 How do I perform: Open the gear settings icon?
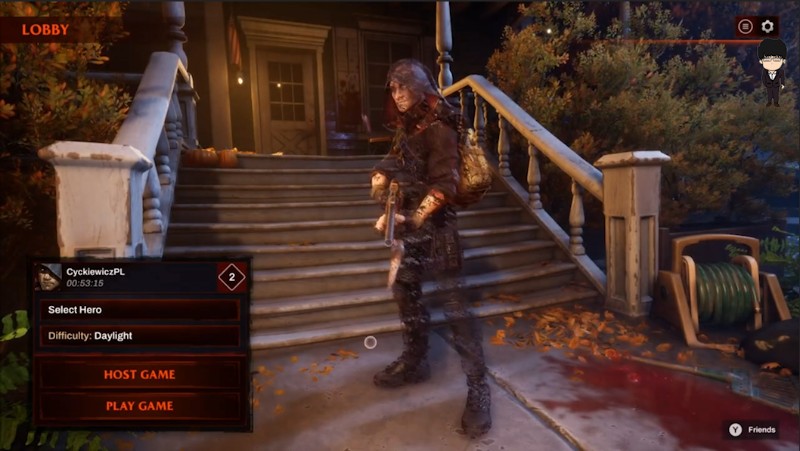(x=768, y=27)
